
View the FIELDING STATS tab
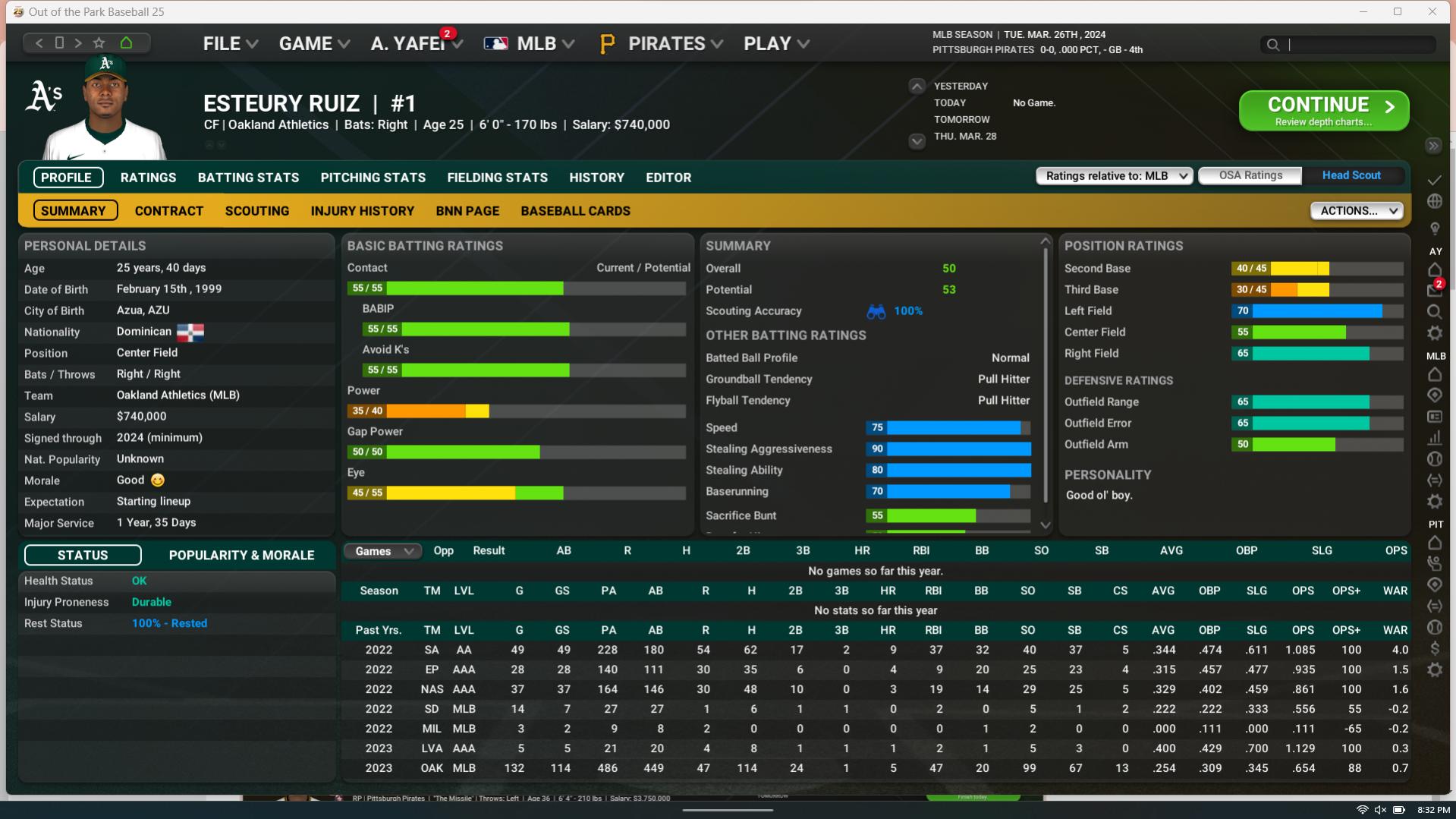[497, 178]
